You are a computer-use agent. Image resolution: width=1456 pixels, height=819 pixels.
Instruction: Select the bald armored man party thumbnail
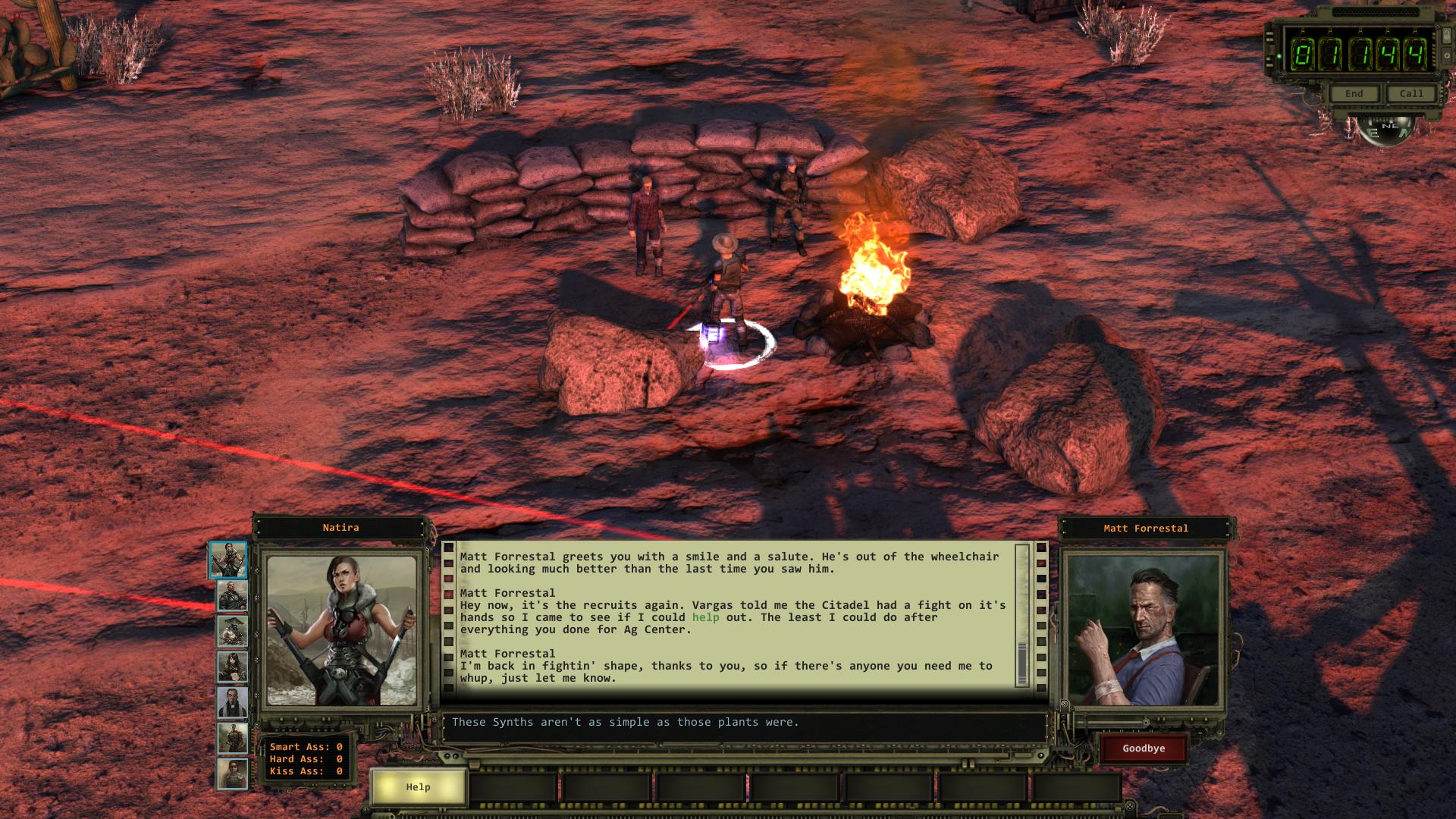point(232,596)
